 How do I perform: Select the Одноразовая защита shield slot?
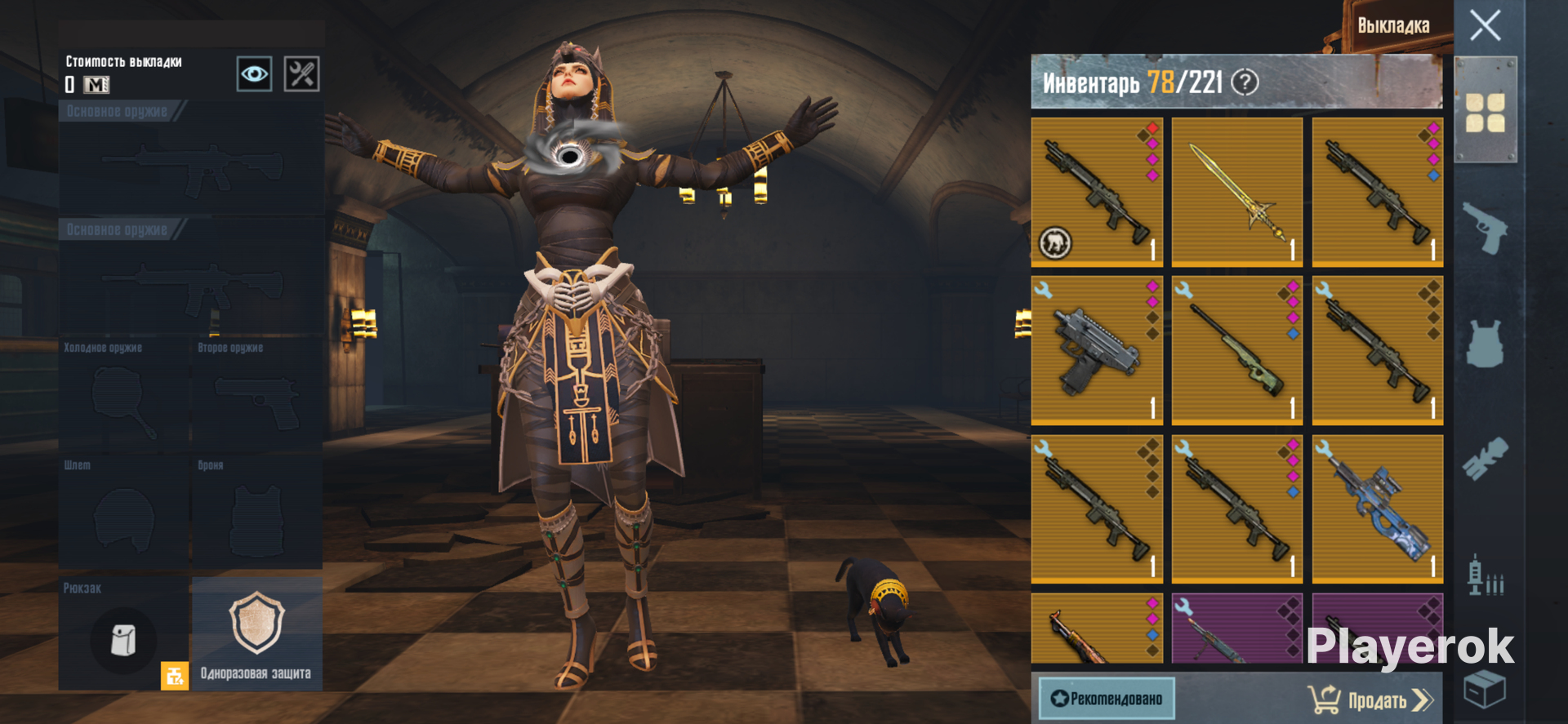tap(256, 633)
